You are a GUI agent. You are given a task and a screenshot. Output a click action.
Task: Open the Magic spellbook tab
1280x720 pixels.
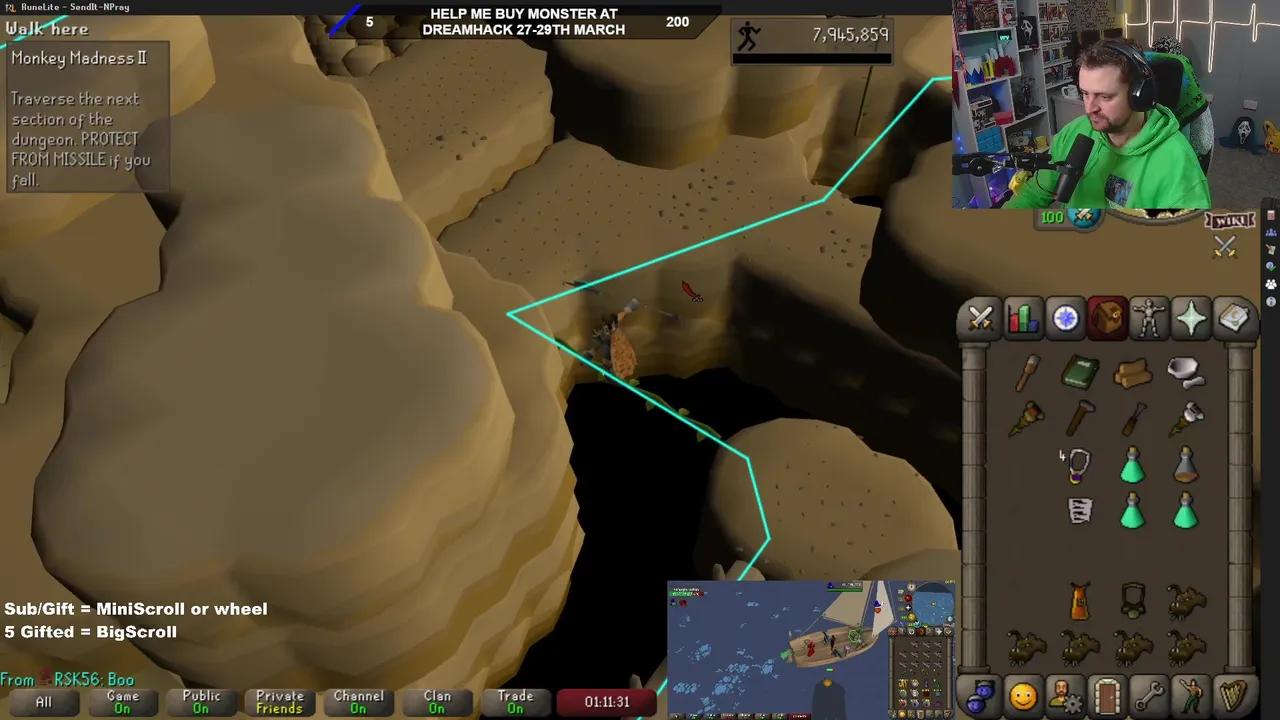[x=1233, y=318]
